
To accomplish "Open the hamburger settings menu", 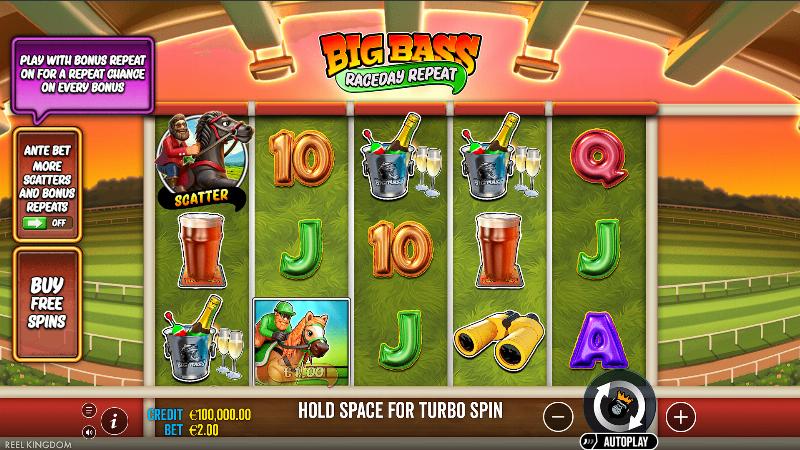I will [x=89, y=411].
